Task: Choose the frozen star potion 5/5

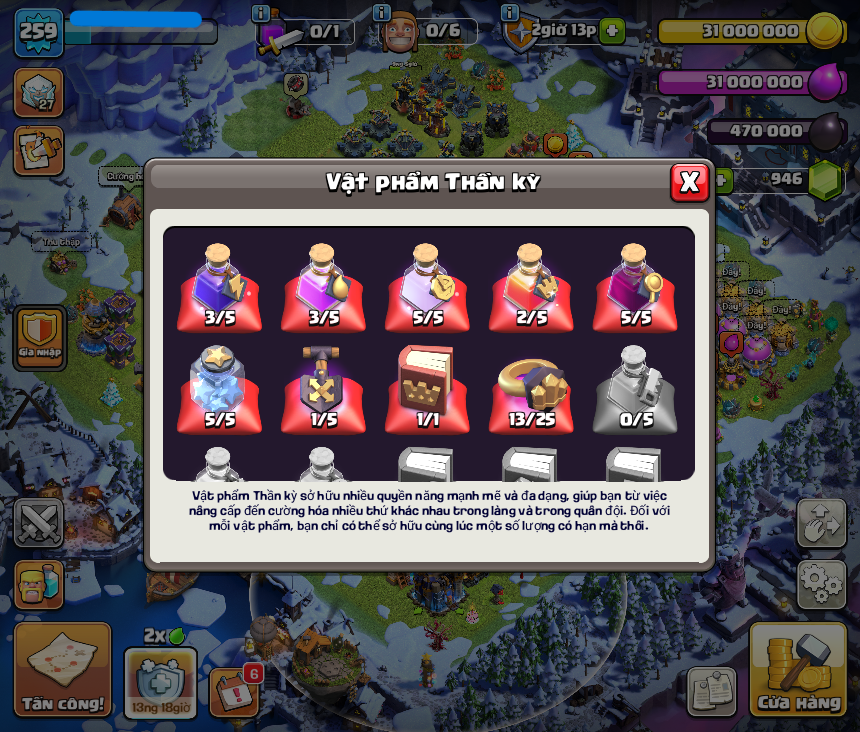Action: [219, 388]
